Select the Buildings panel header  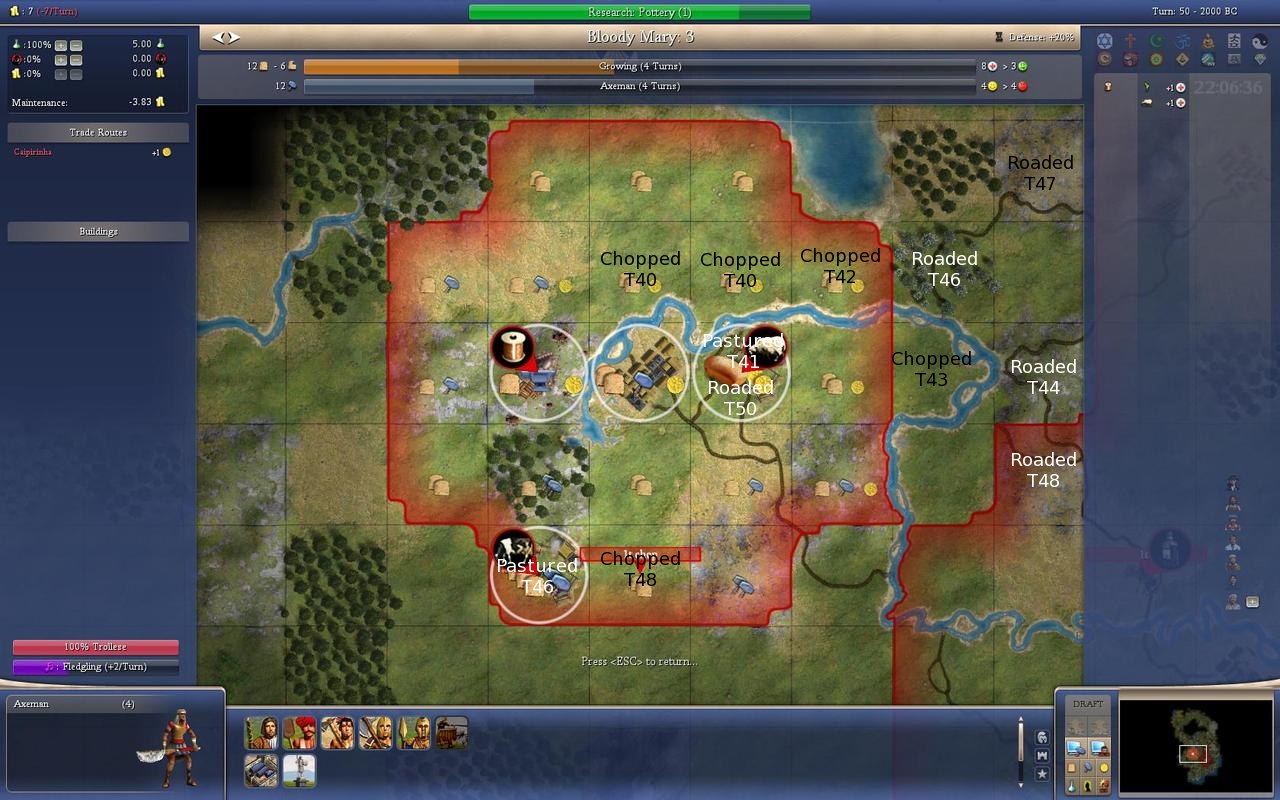(98, 231)
